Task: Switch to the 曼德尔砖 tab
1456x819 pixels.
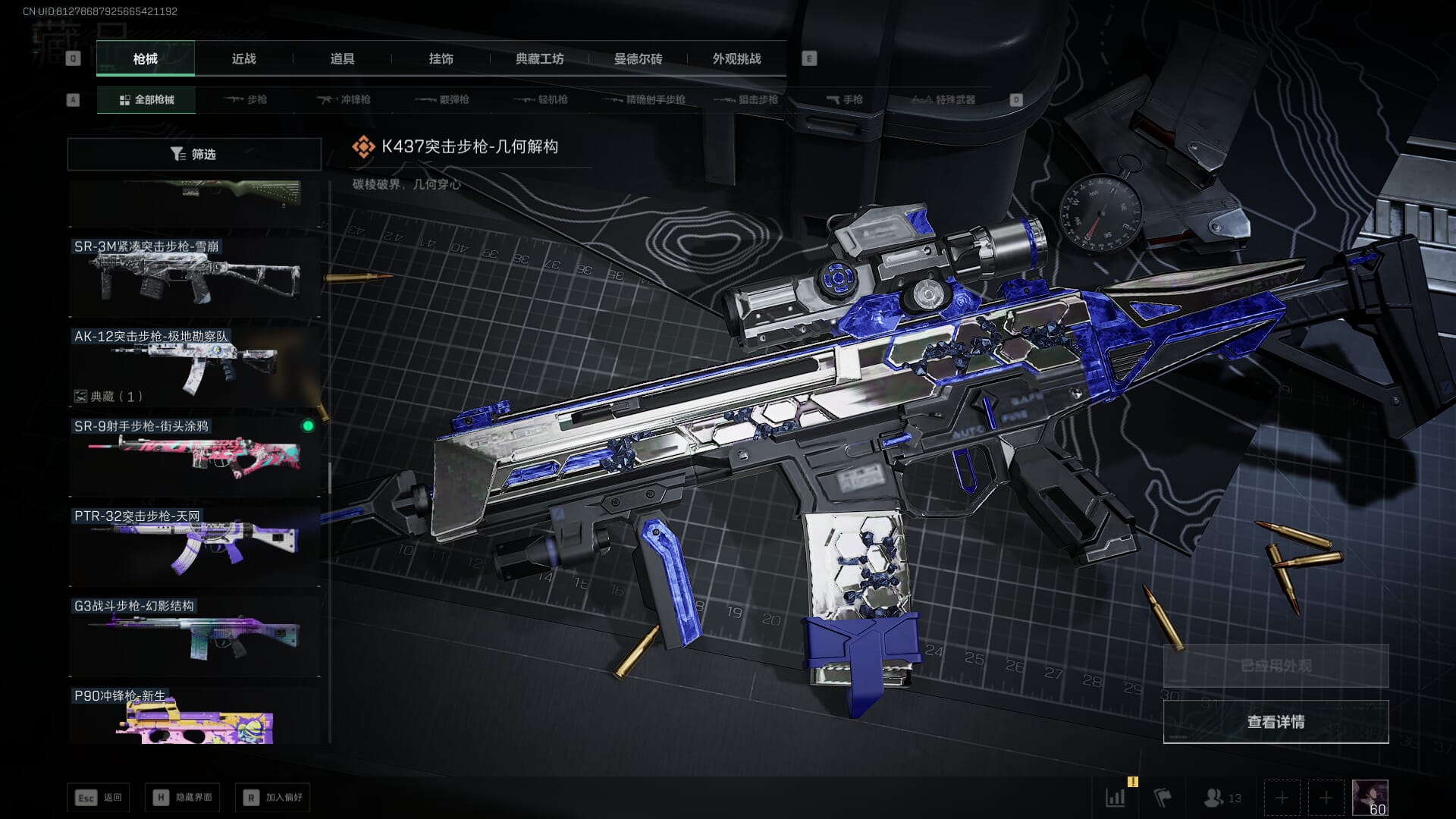Action: tap(638, 58)
